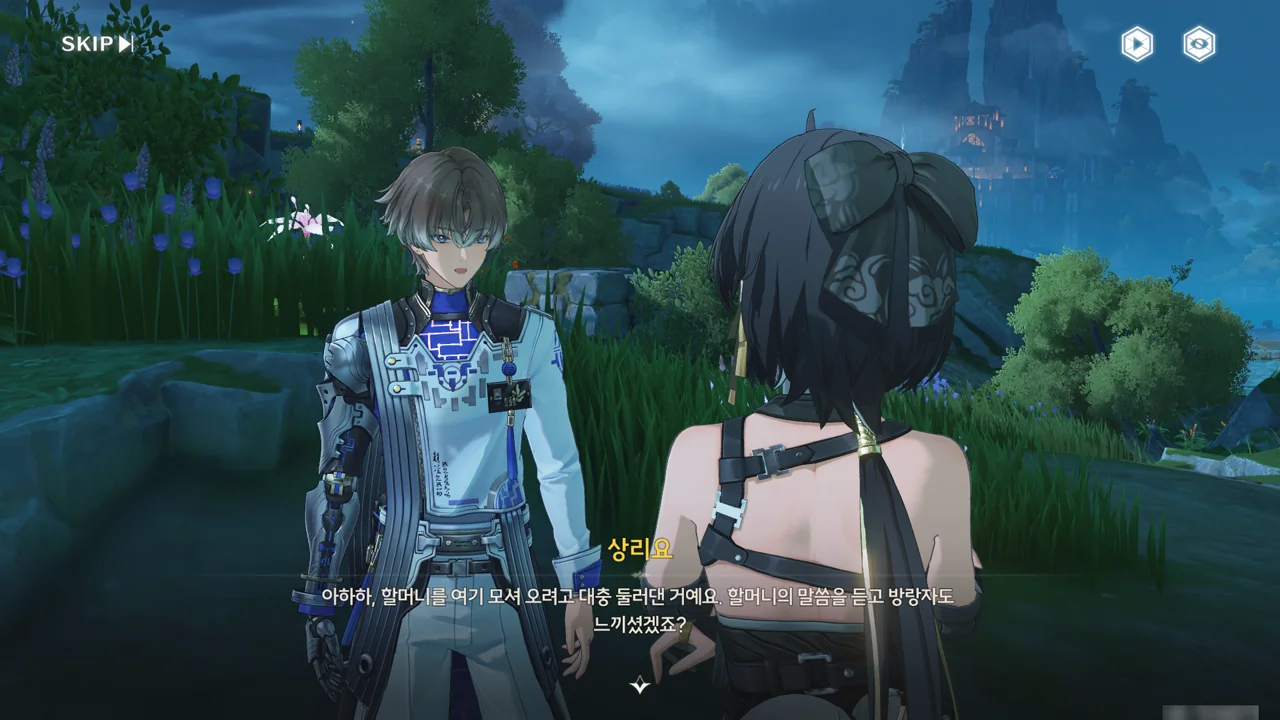Hide the dialogue interface with eye icon
The width and height of the screenshot is (1280, 720).
(x=1199, y=44)
